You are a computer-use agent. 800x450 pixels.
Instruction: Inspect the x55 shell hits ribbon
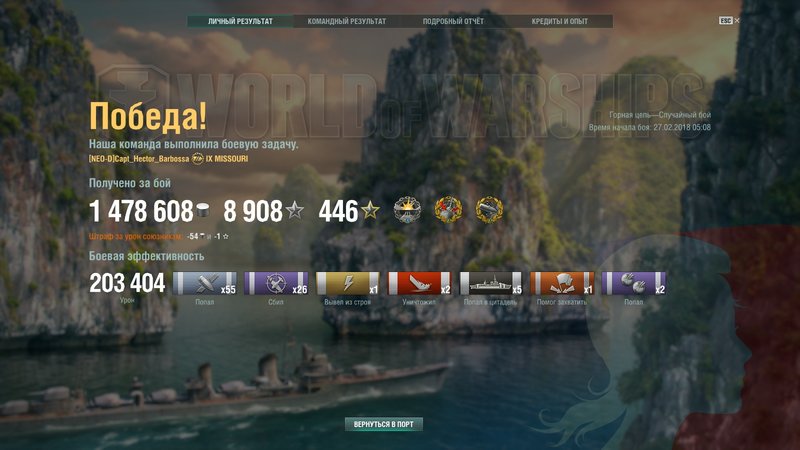tap(205, 283)
